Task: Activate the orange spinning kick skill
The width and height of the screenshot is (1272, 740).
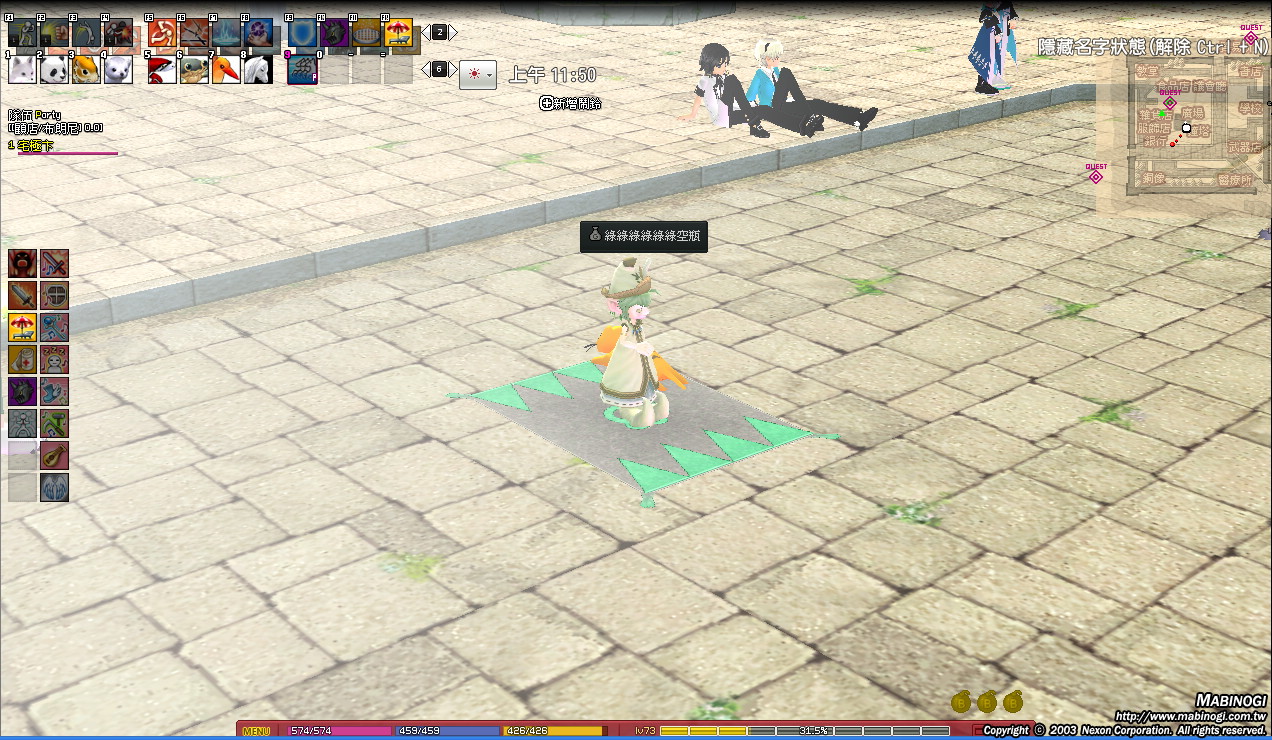Action: point(162,33)
